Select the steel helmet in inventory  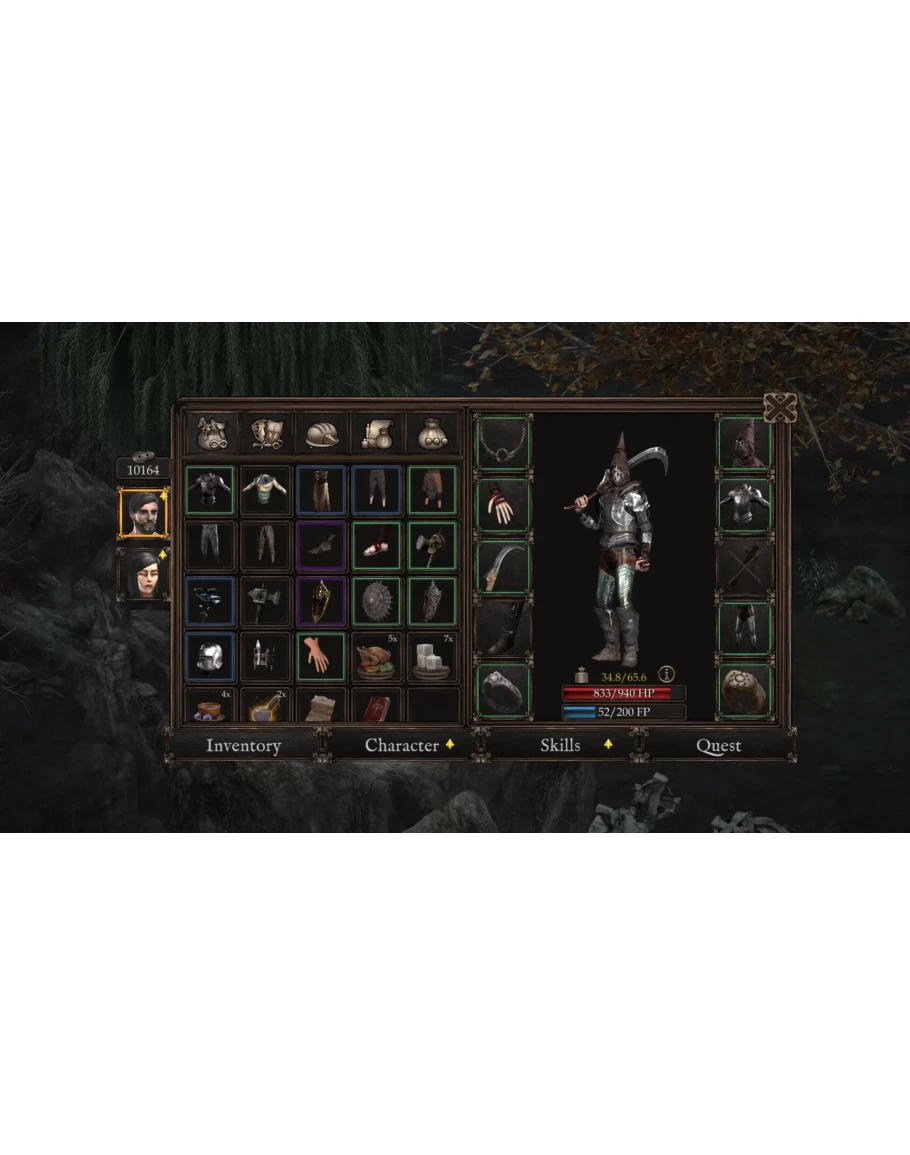(x=210, y=657)
